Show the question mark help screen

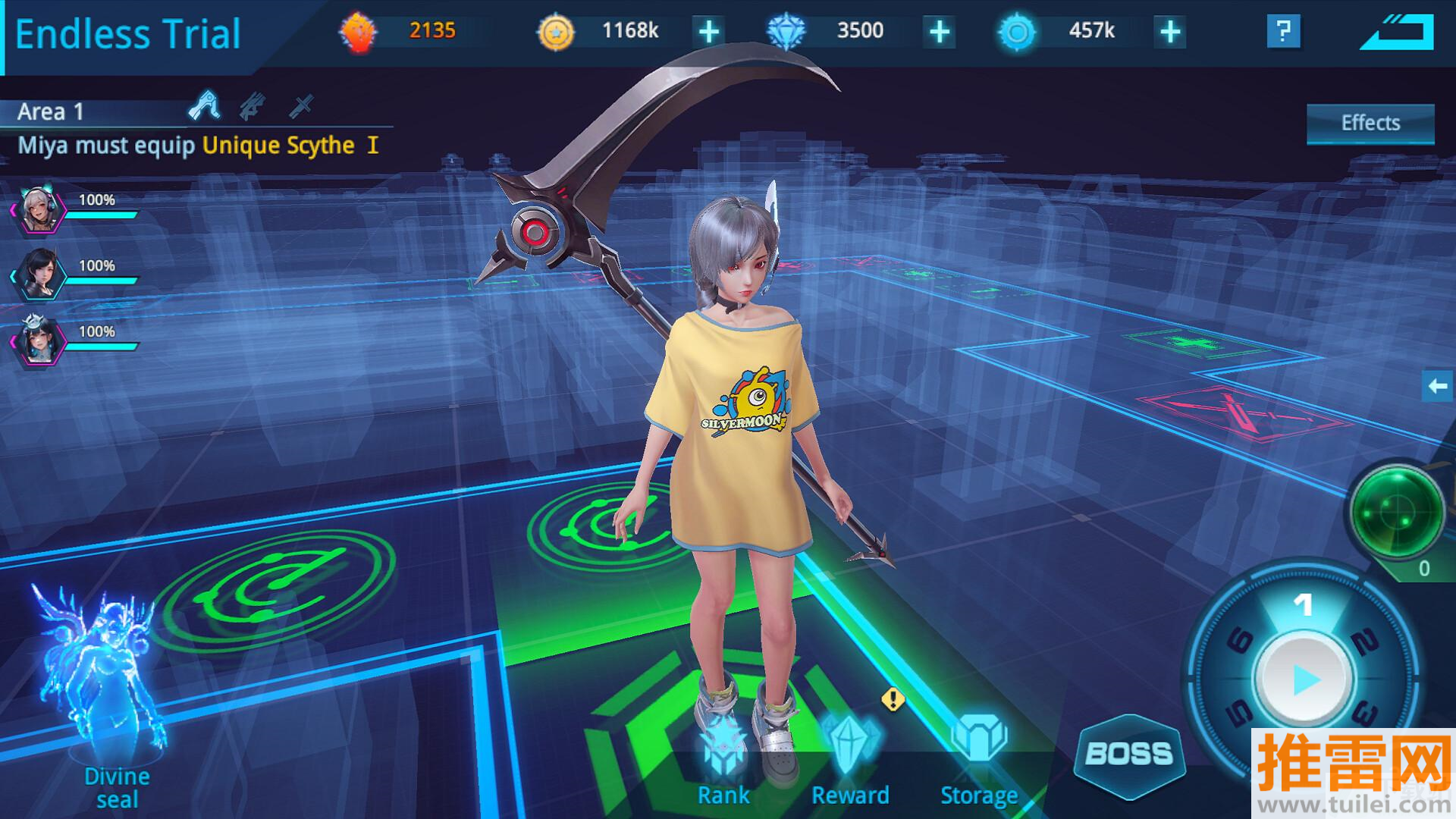click(x=1283, y=32)
